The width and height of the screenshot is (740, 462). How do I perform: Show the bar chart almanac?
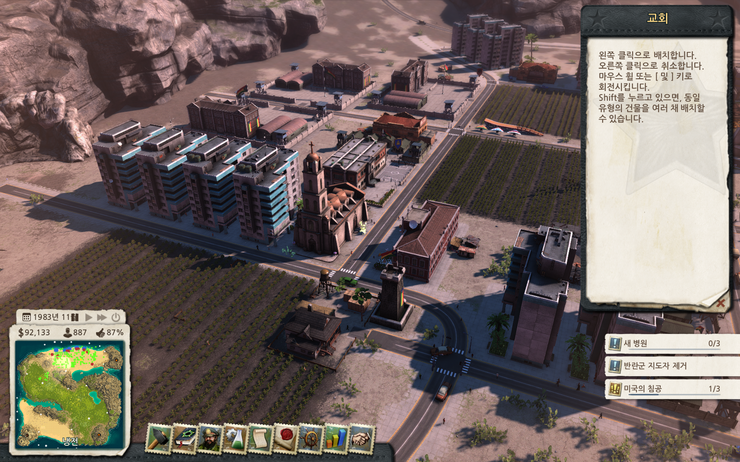click(336, 438)
